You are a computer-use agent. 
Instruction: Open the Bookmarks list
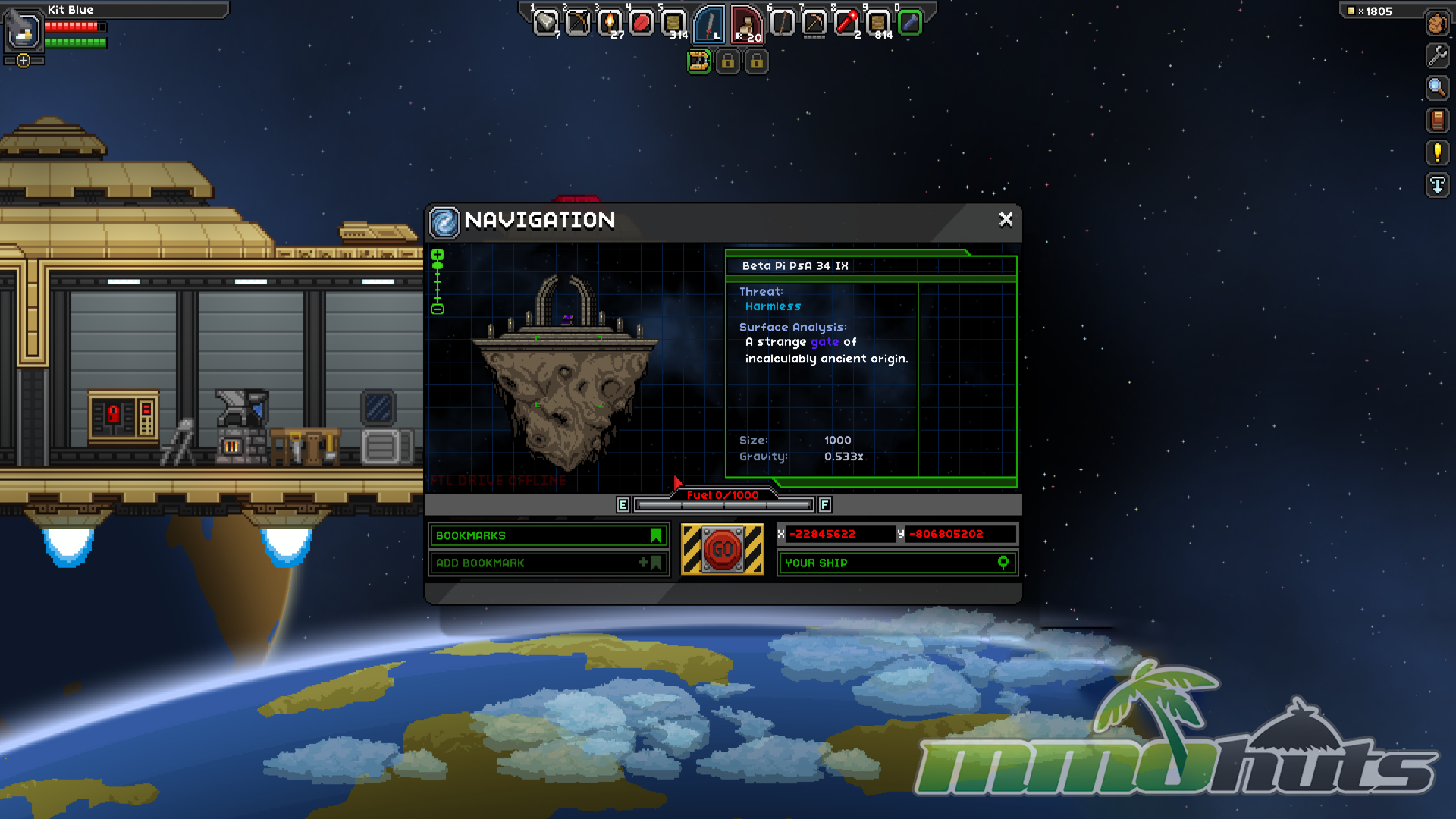(x=548, y=535)
